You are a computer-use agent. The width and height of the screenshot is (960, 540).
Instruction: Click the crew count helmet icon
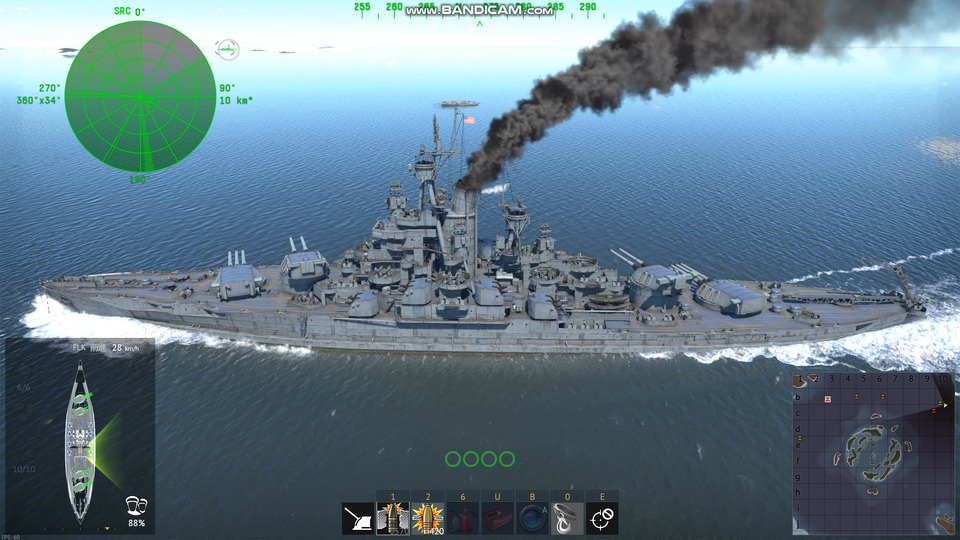(x=136, y=505)
